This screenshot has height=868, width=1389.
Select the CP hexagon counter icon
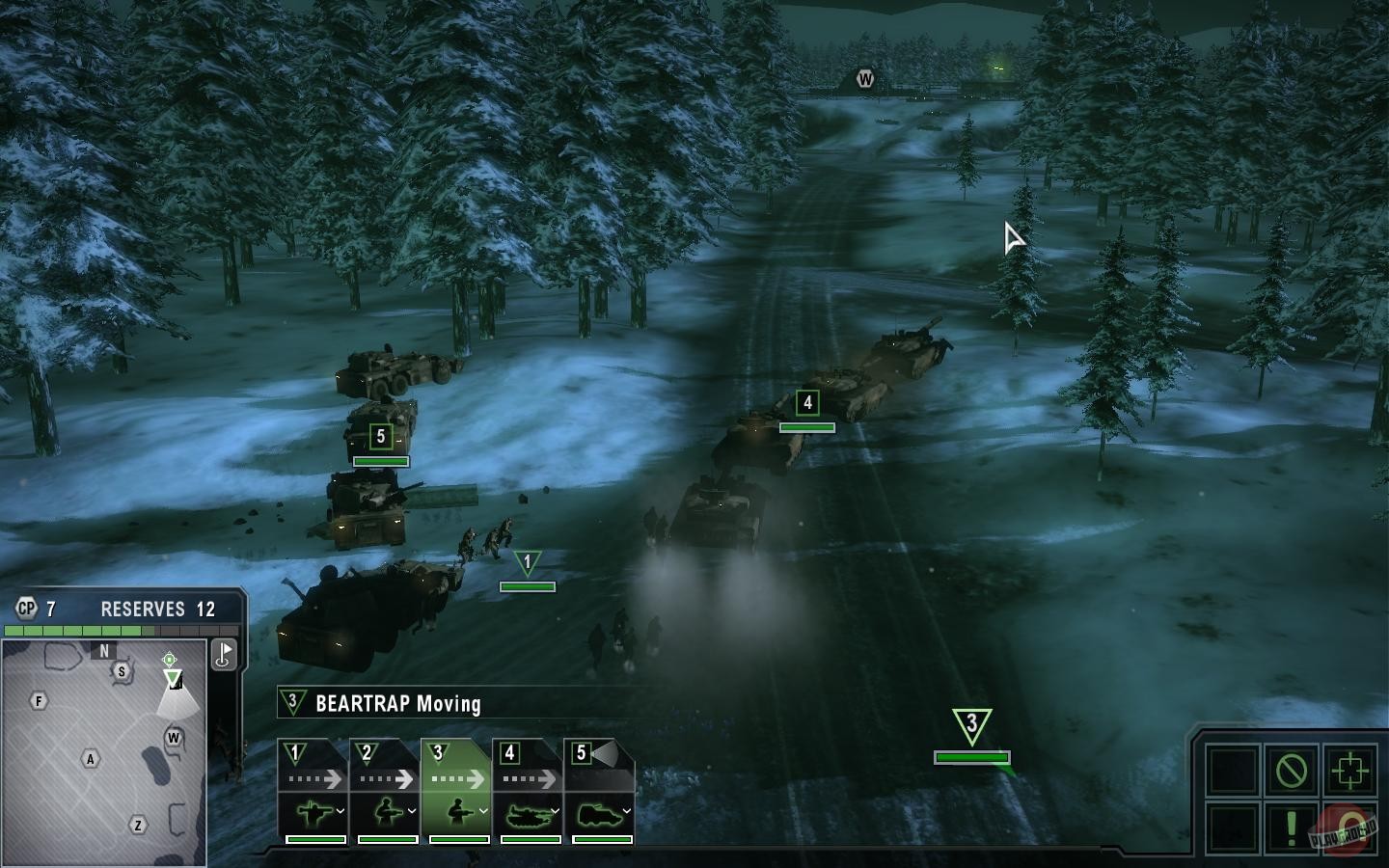click(26, 608)
